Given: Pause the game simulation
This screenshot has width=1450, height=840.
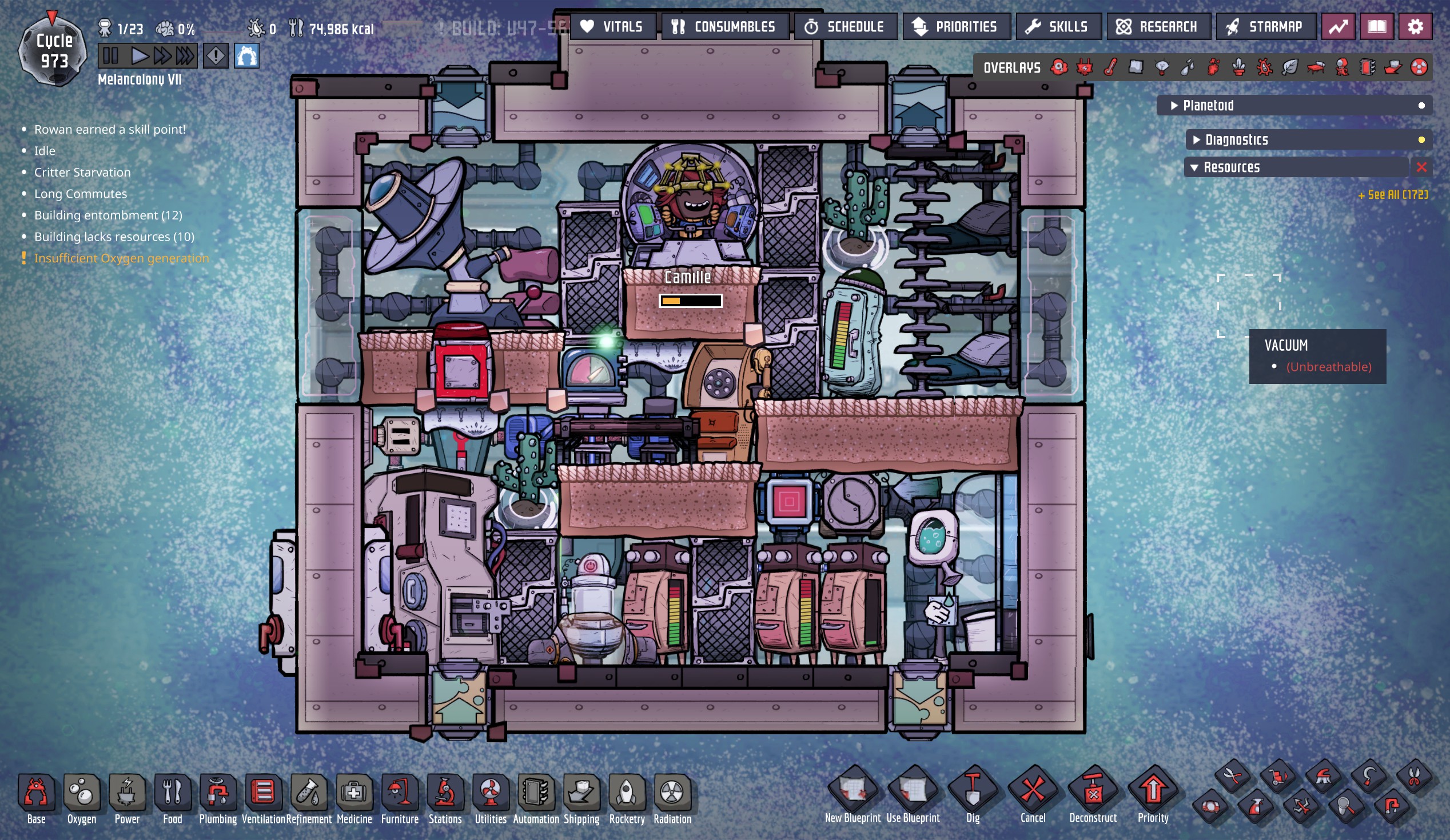Looking at the screenshot, I should click(110, 56).
